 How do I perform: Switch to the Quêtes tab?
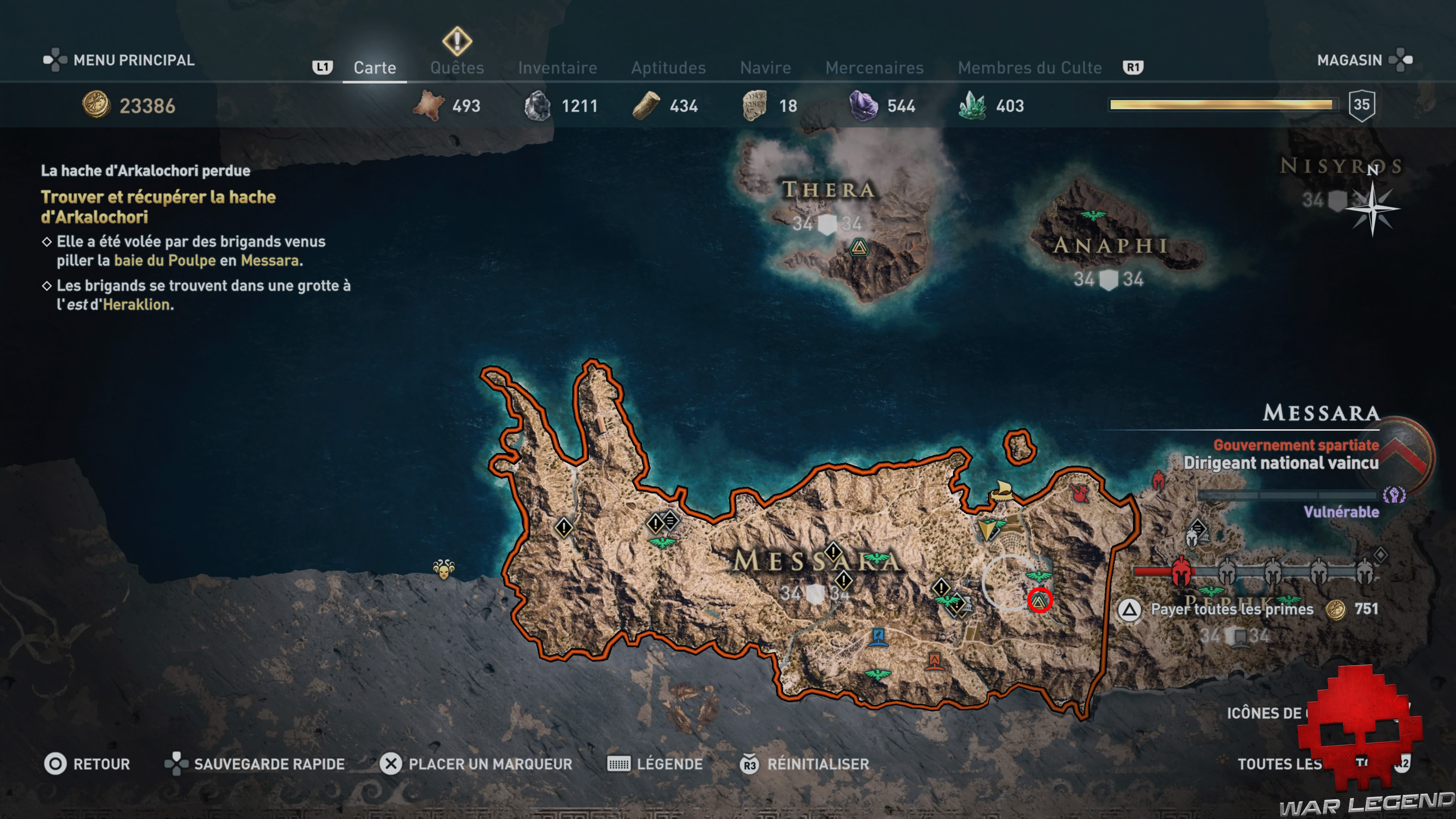457,68
